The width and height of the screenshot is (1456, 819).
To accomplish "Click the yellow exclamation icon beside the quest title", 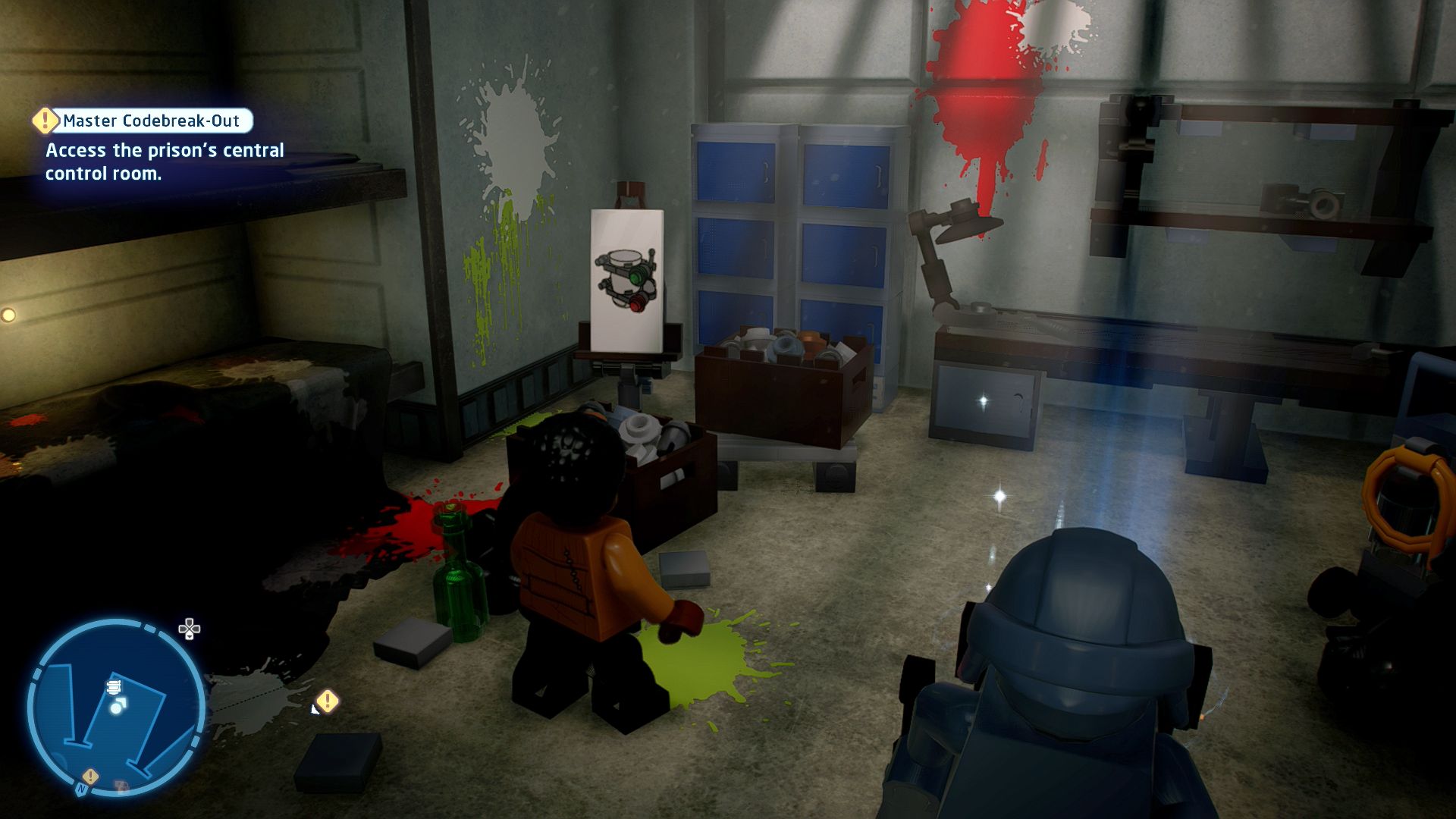I will (45, 120).
